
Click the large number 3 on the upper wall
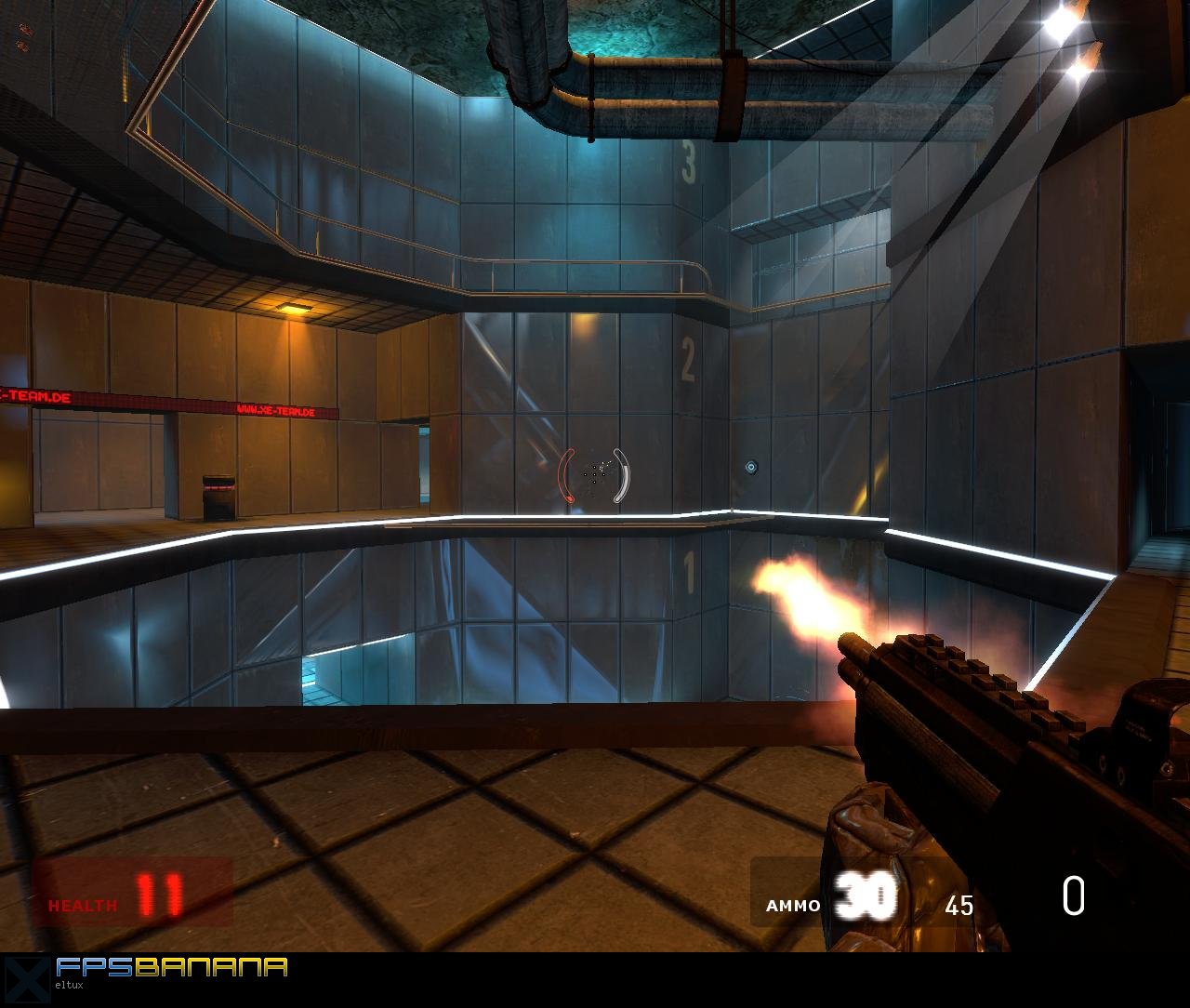pos(689,164)
